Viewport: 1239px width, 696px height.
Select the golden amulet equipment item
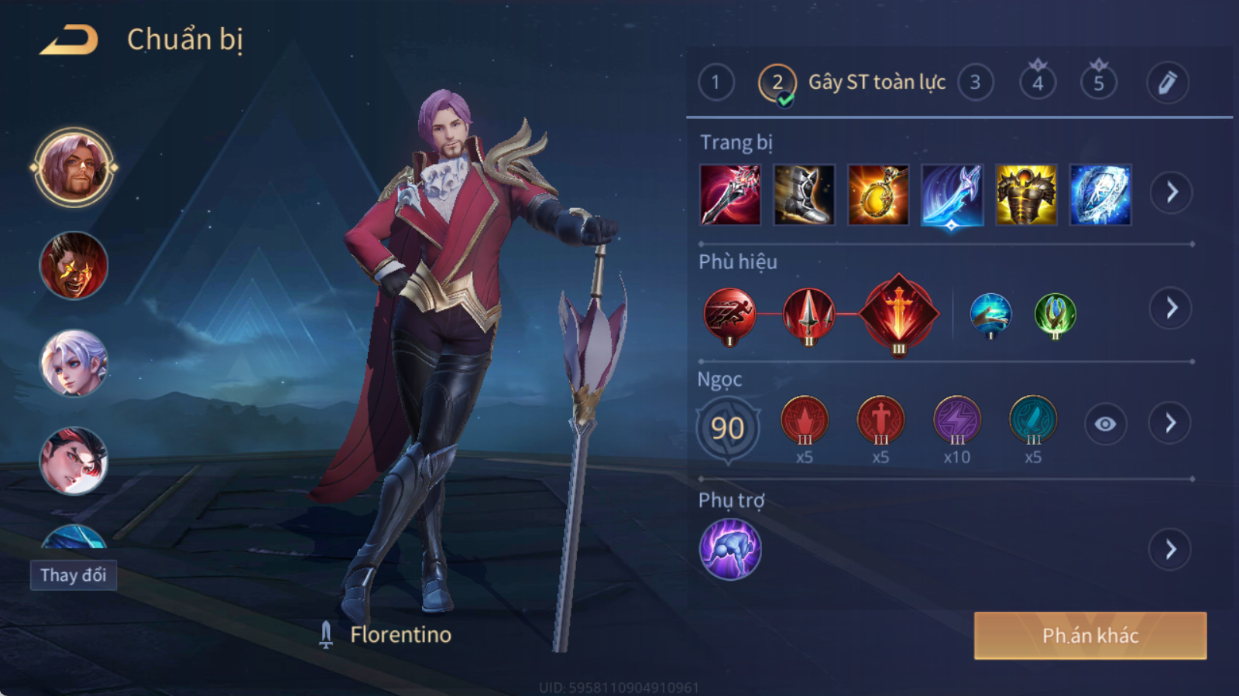[x=878, y=195]
